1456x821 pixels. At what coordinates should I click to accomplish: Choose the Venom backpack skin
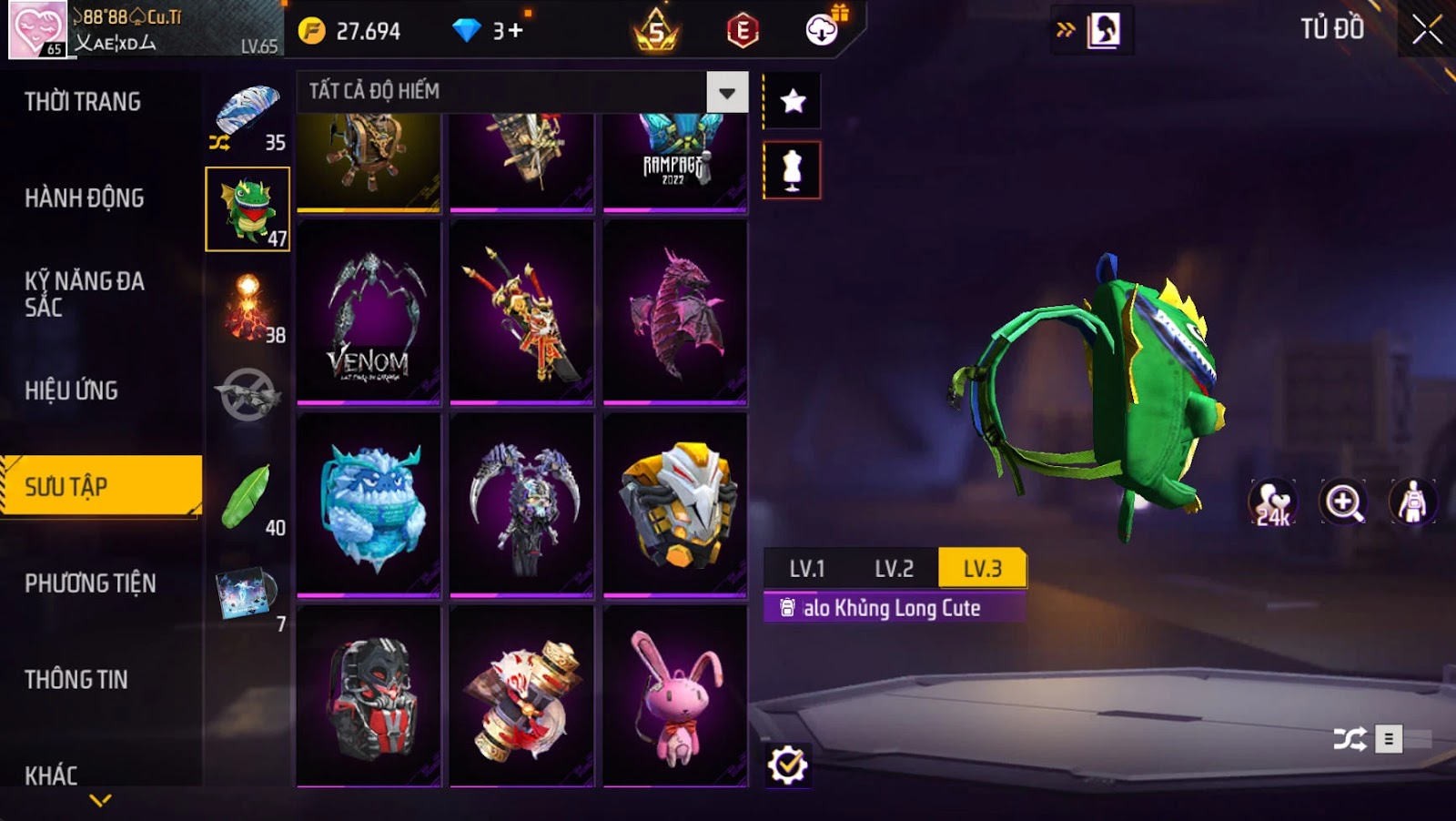[x=369, y=314]
